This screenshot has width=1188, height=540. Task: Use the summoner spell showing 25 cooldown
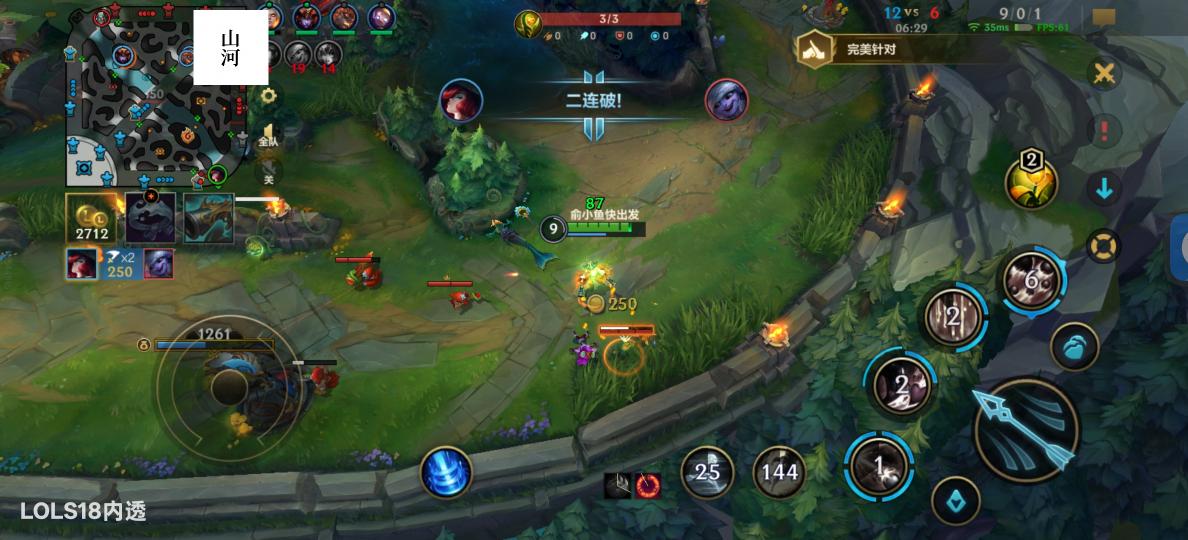click(x=707, y=472)
